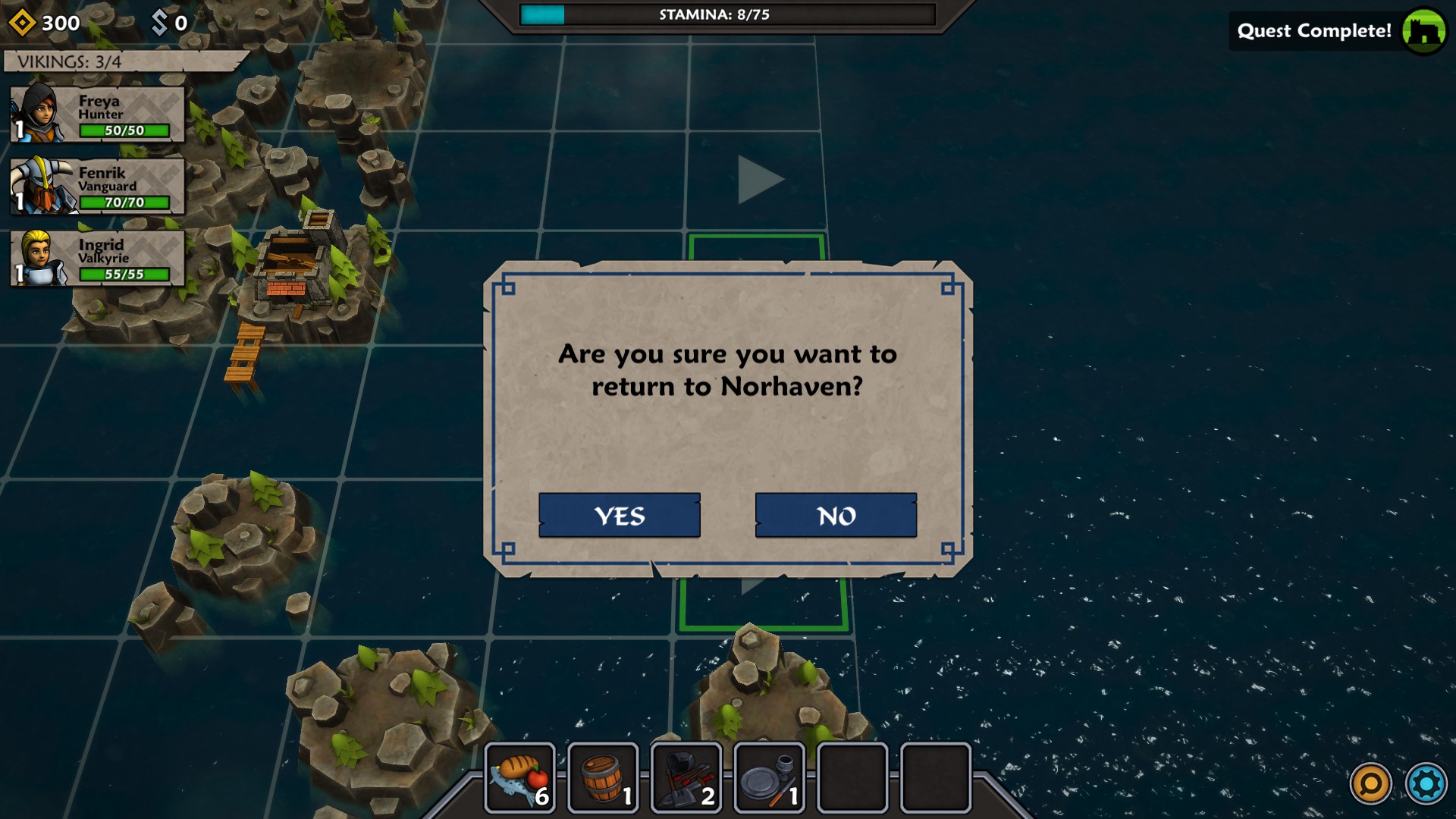Open the Quest Complete notification
The width and height of the screenshot is (1456, 819).
[1338, 31]
